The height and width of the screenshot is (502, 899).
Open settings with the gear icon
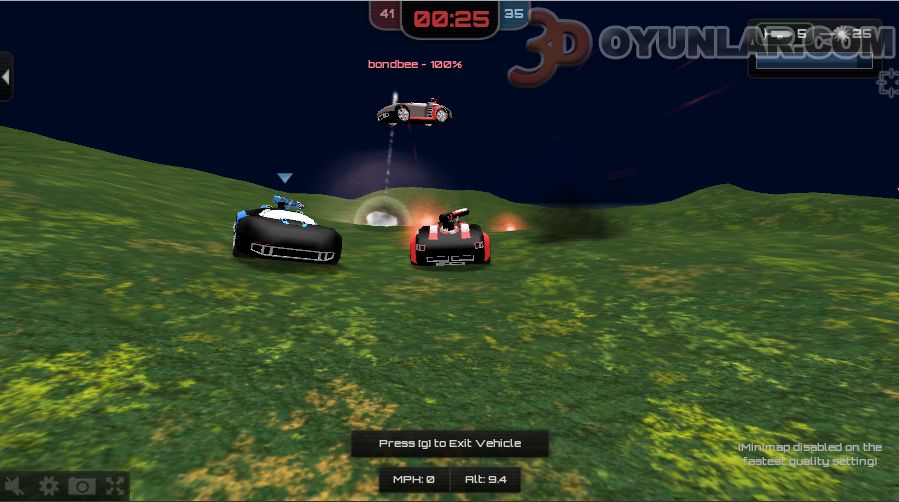coord(49,487)
